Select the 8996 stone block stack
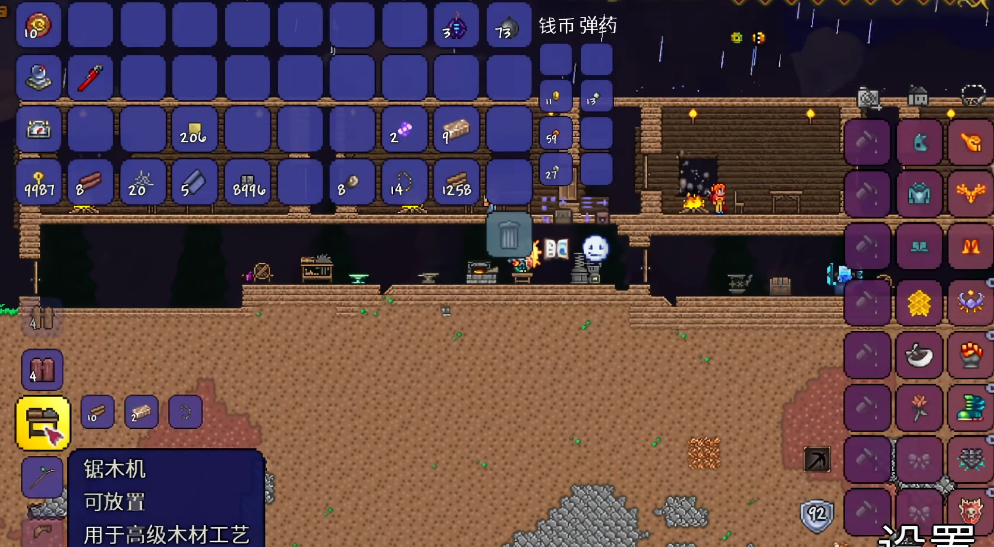994x547 pixels. coord(248,182)
